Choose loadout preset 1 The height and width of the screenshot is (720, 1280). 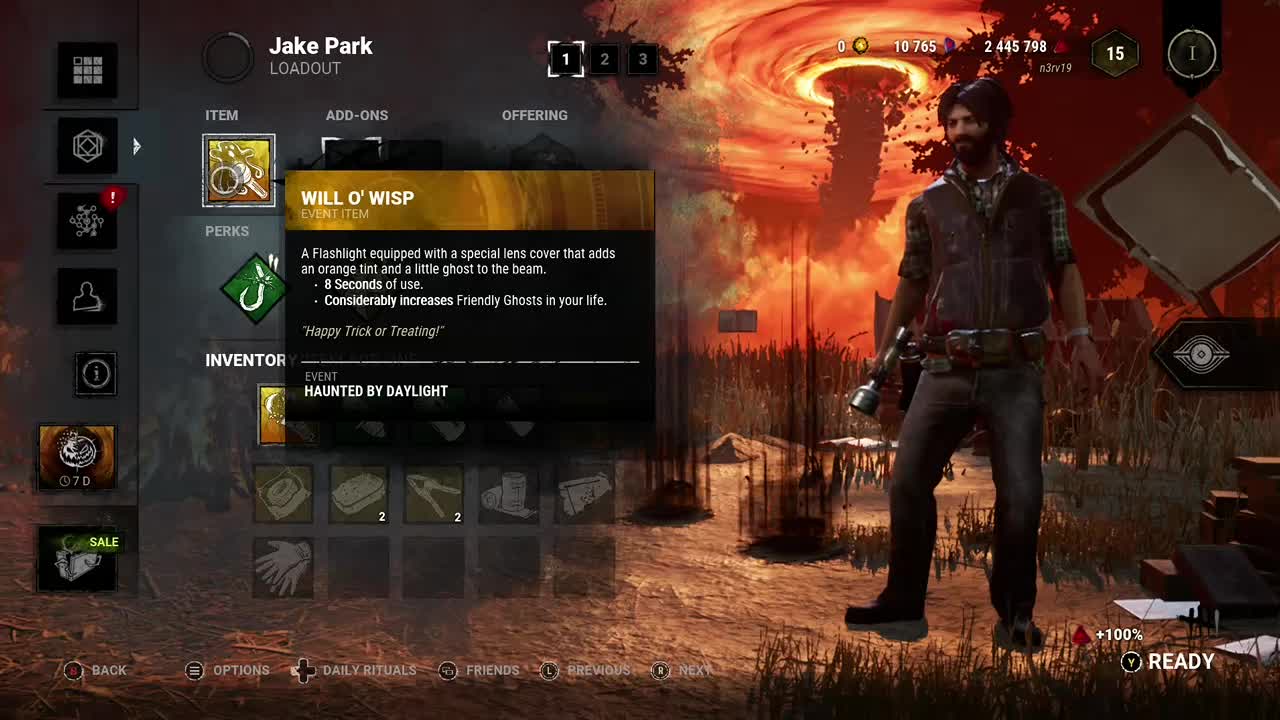[x=566, y=59]
